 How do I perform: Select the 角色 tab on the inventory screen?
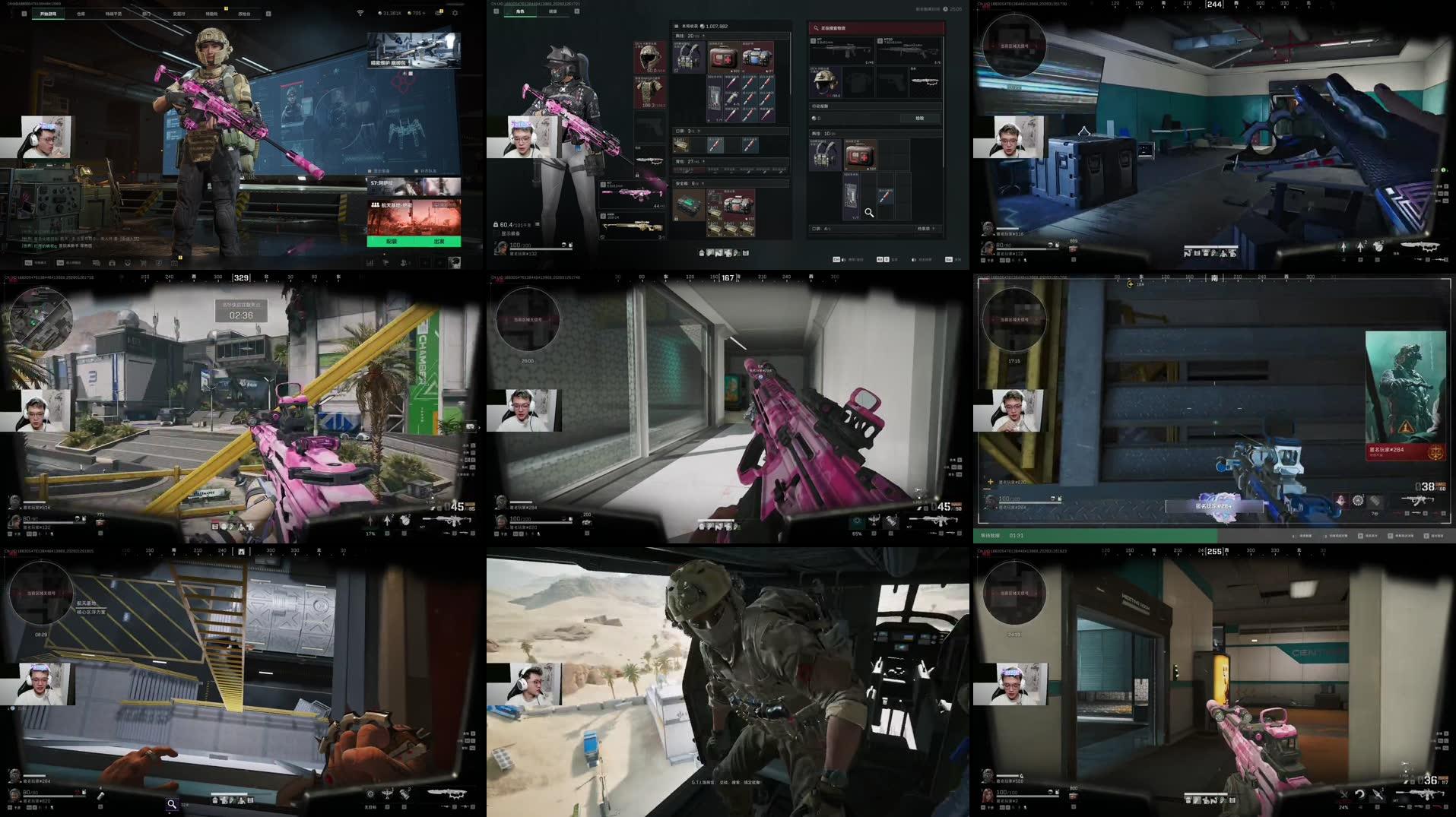pos(520,11)
